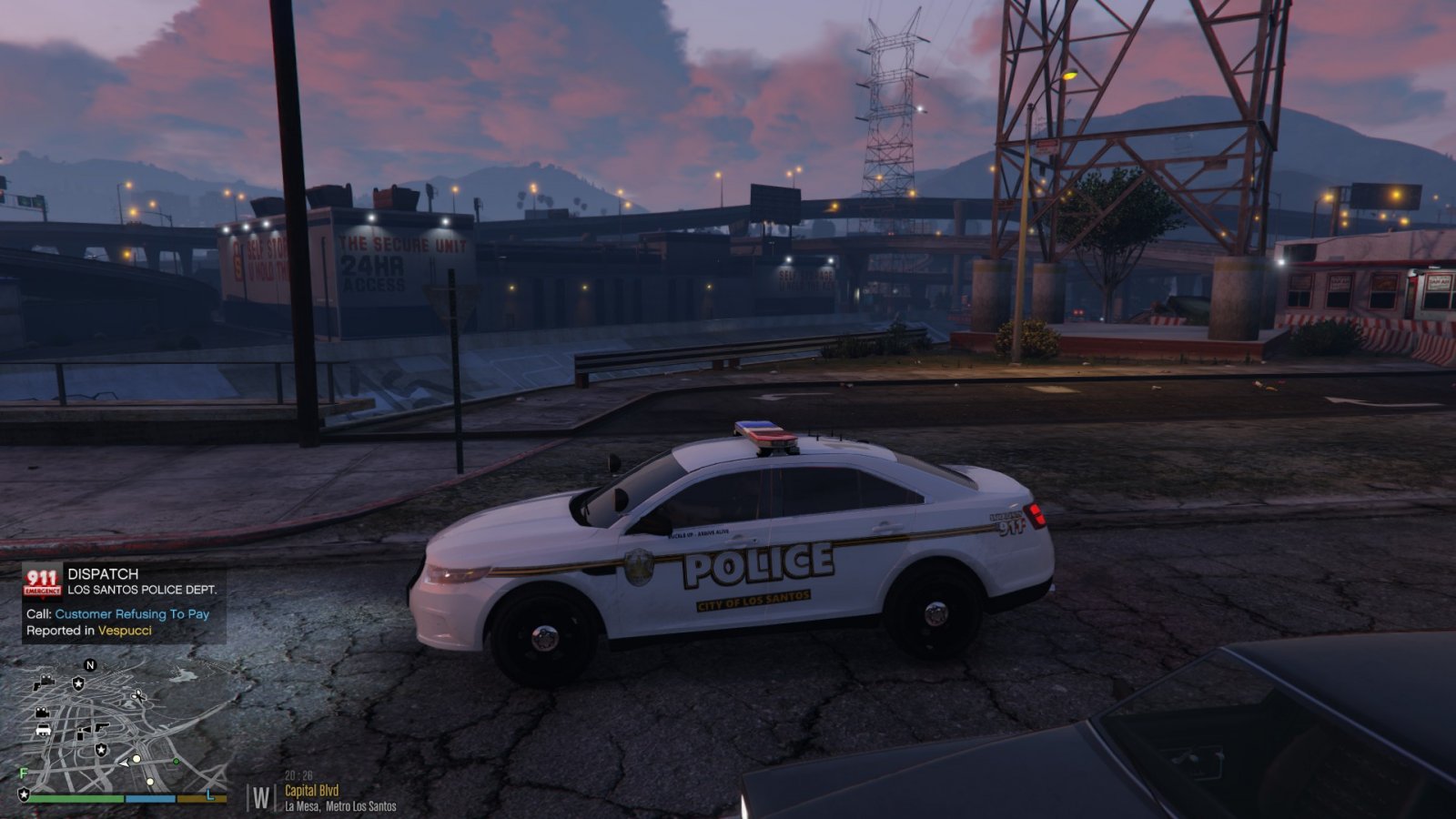Select the green F map marker
The image size is (1456, 819).
click(x=24, y=773)
